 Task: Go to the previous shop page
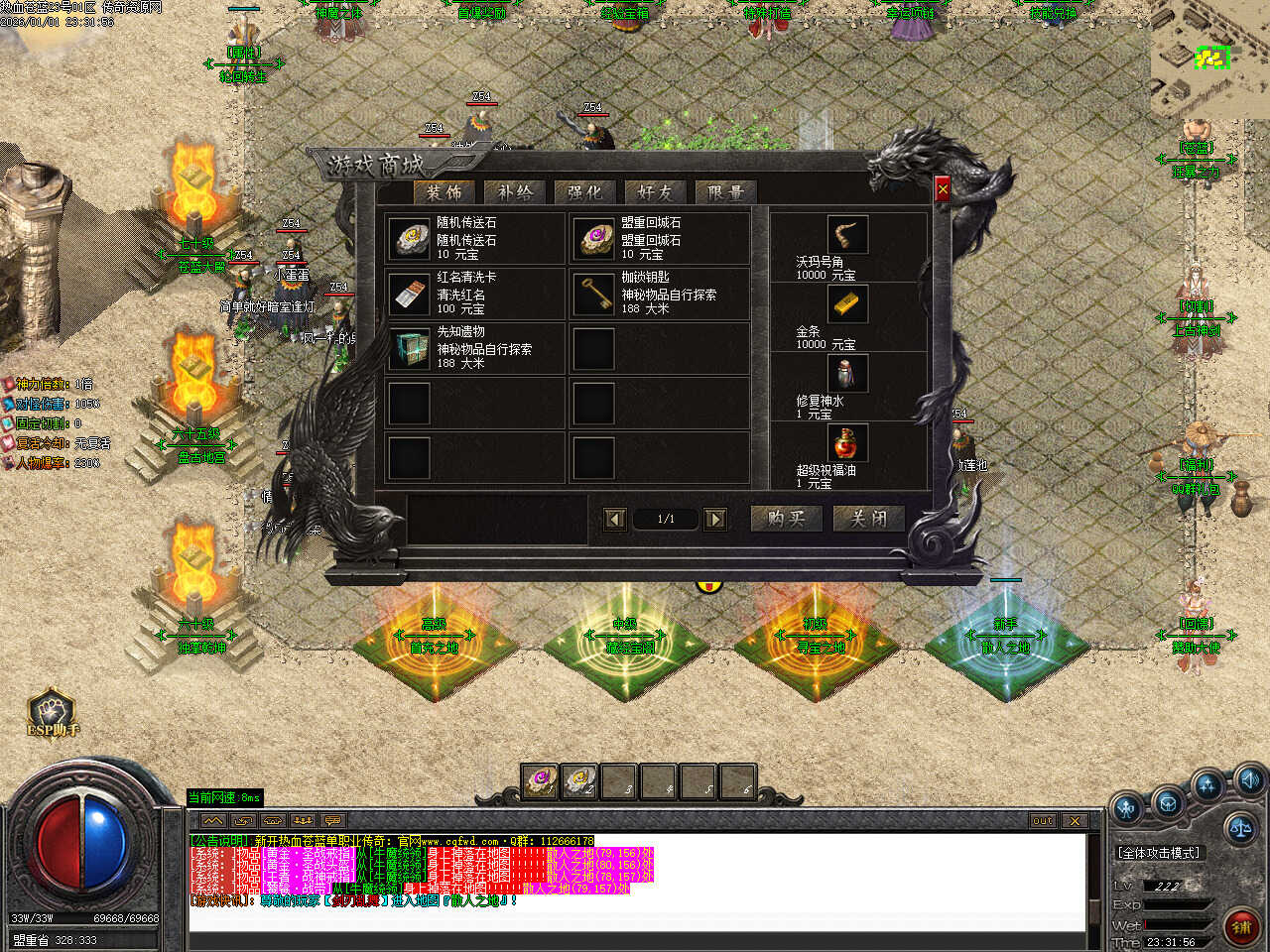[615, 519]
